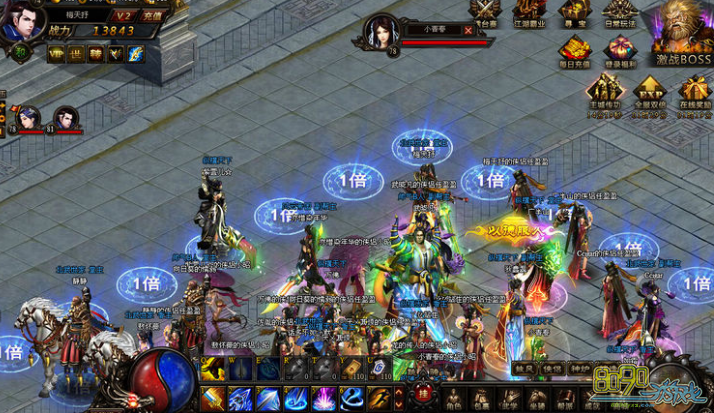
Task: Click the 转 rebirth icon
Action: click(96, 54)
